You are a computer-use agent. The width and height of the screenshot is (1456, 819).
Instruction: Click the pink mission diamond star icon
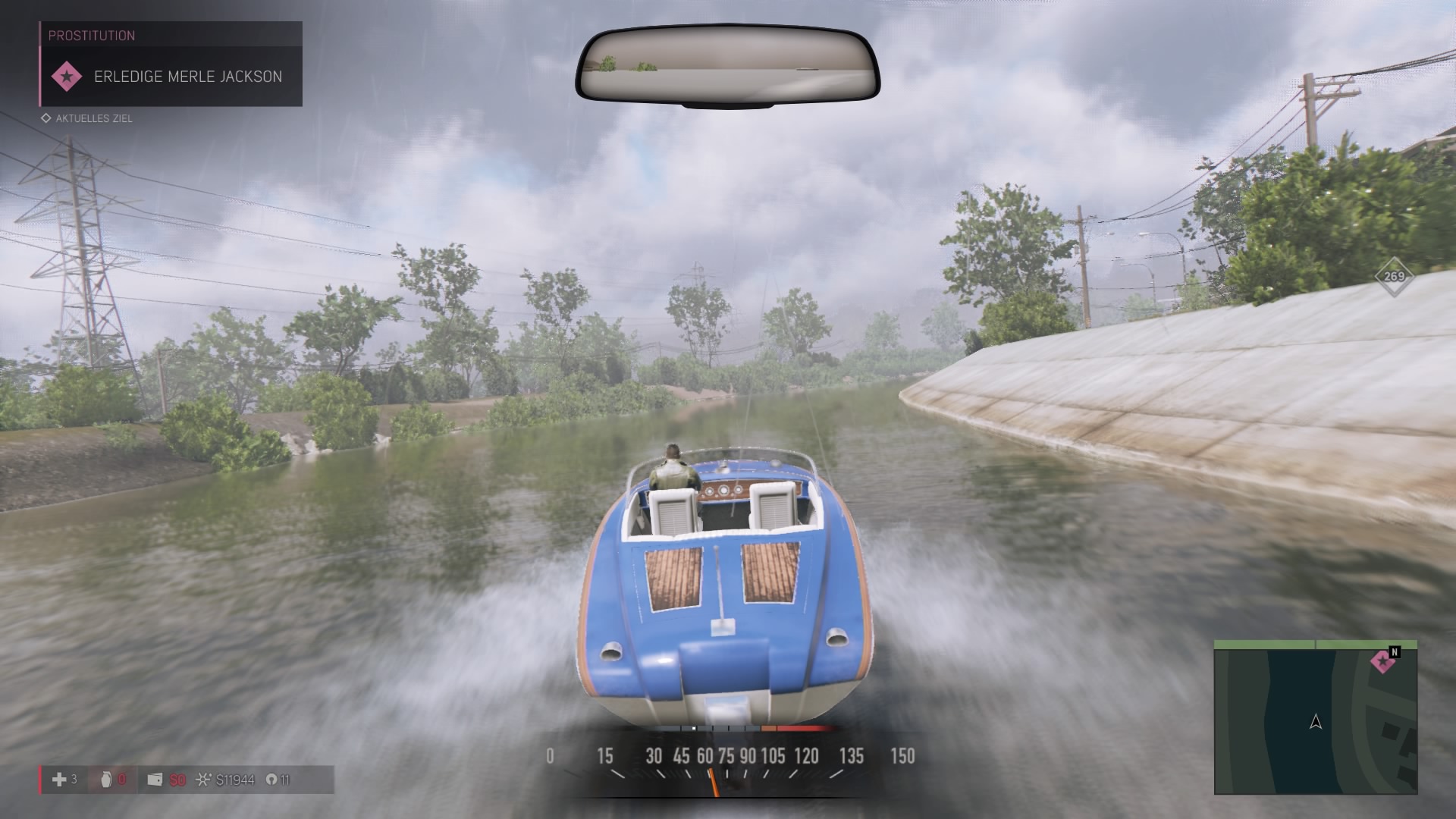64,76
